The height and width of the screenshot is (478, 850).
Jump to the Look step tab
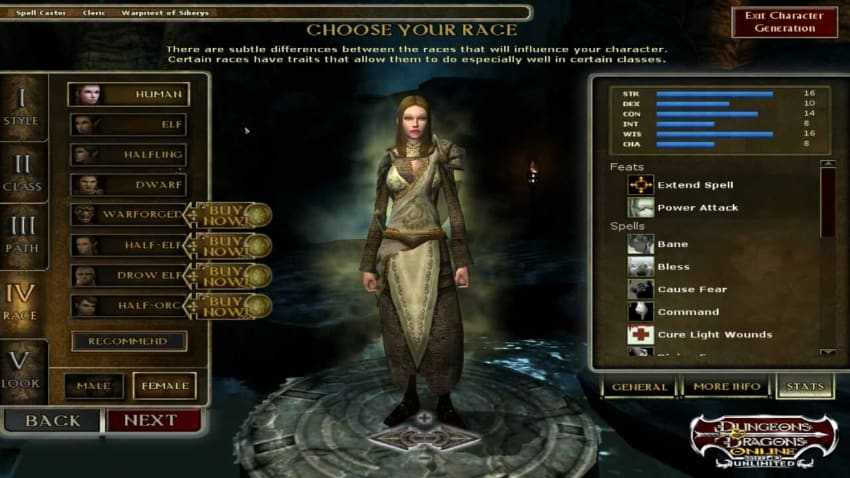coord(22,371)
